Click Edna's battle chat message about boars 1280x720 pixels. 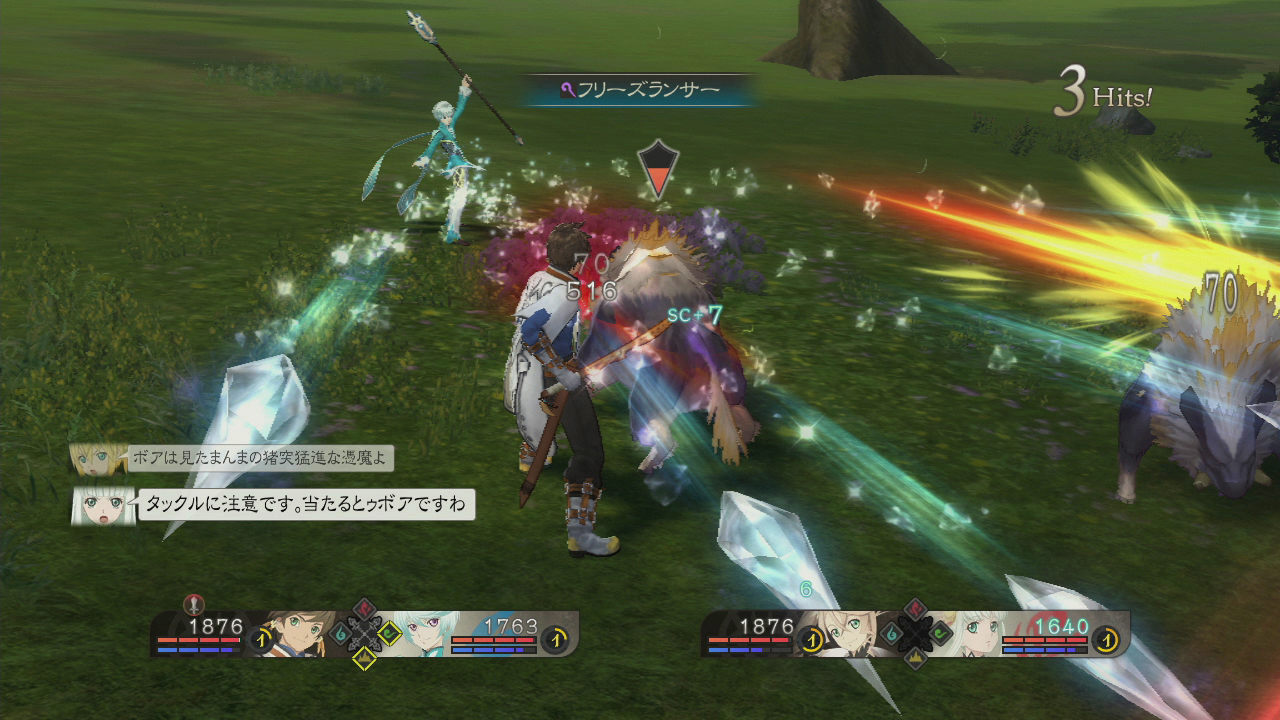(261, 459)
